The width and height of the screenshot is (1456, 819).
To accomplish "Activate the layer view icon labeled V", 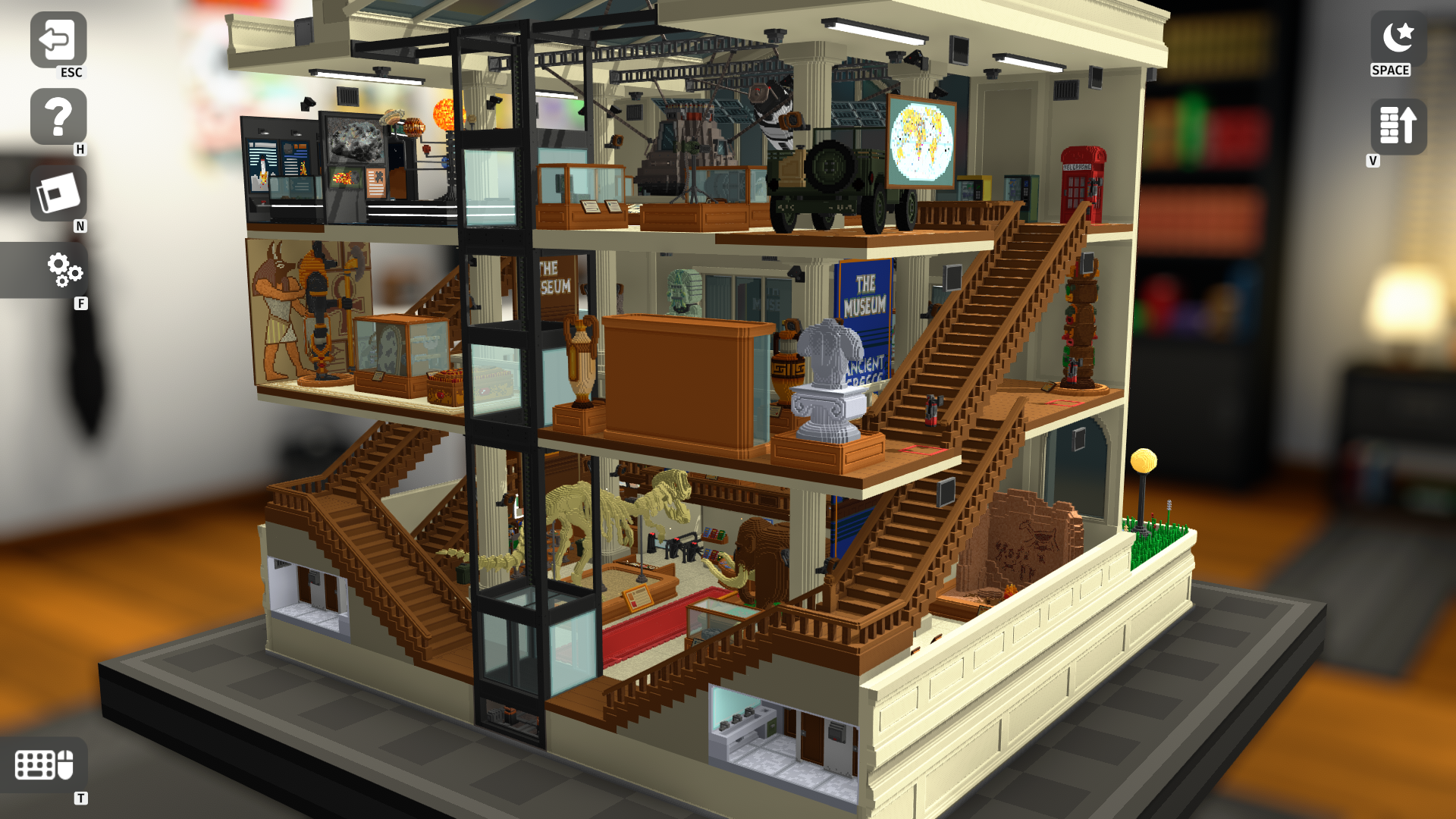I will pos(1398,126).
